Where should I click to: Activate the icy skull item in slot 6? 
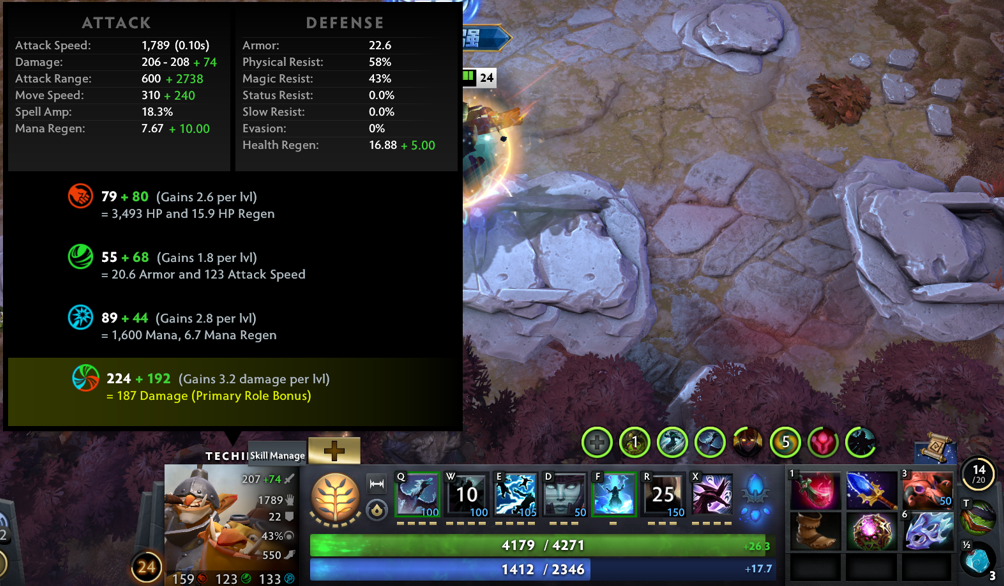pyautogui.click(x=928, y=531)
